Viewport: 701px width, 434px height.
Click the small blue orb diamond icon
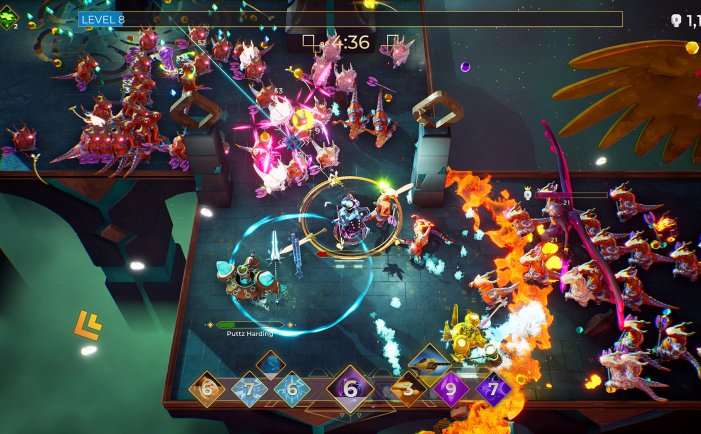(x=271, y=364)
